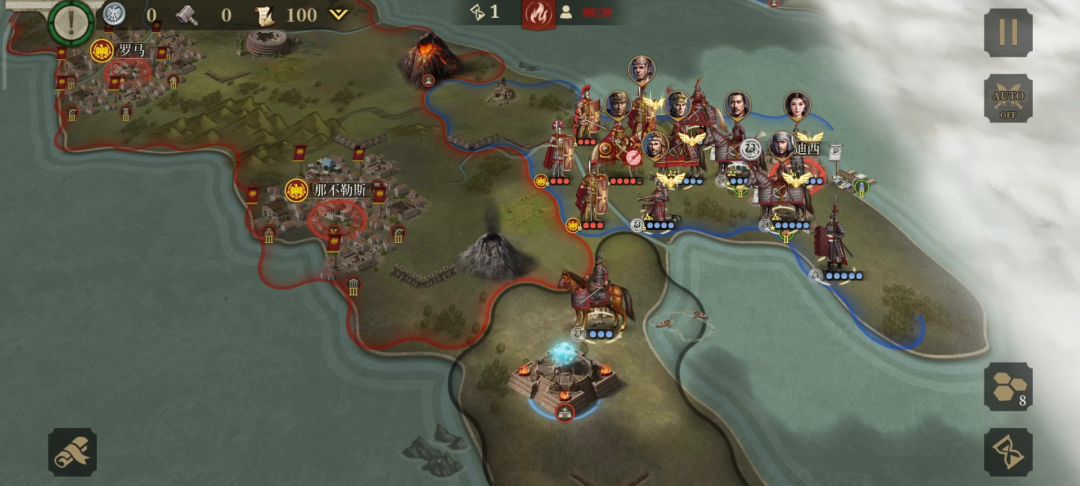Select the red flame banner icon

(x=539, y=14)
